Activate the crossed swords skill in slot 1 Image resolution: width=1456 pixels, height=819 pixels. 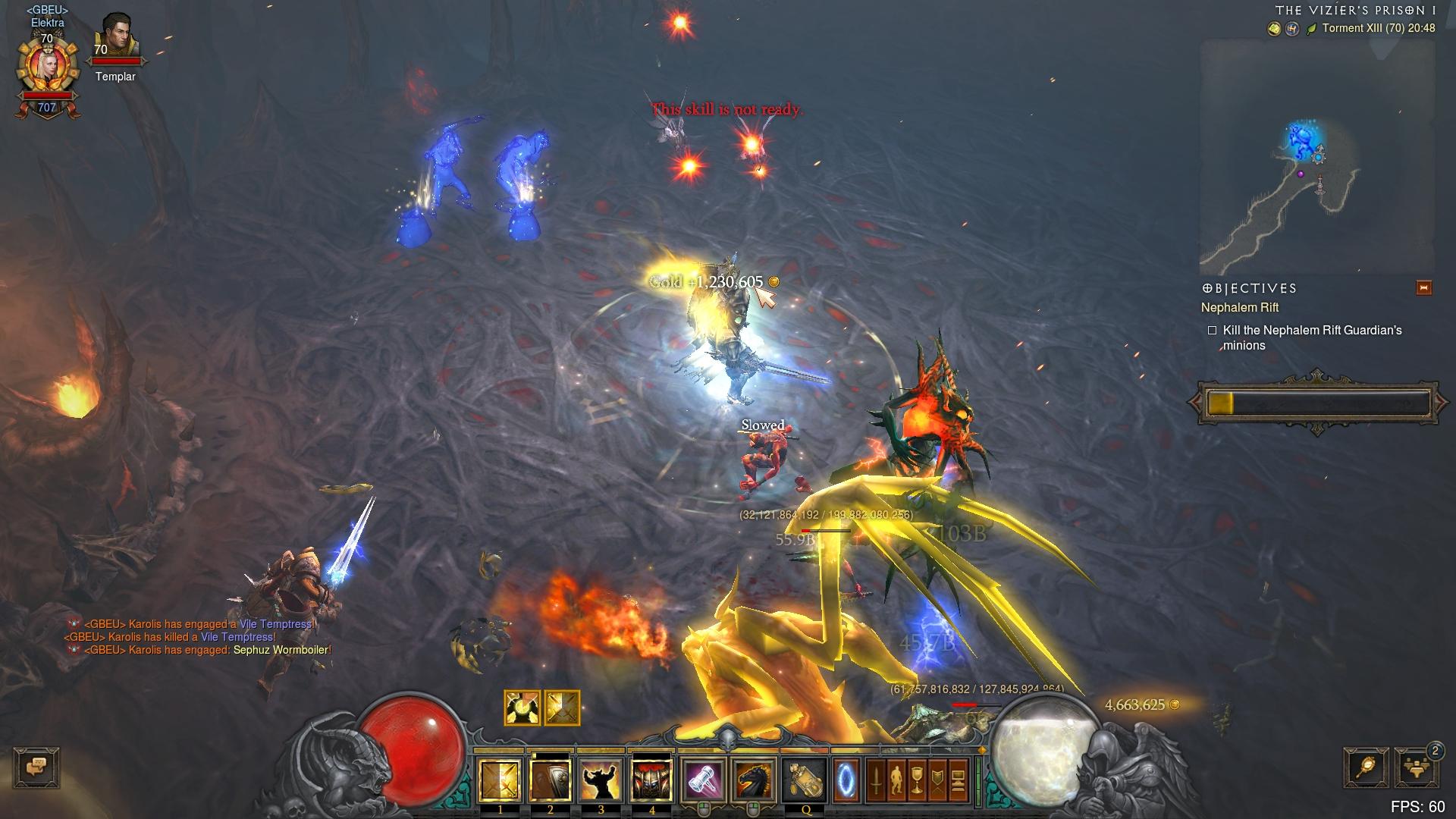pos(500,780)
